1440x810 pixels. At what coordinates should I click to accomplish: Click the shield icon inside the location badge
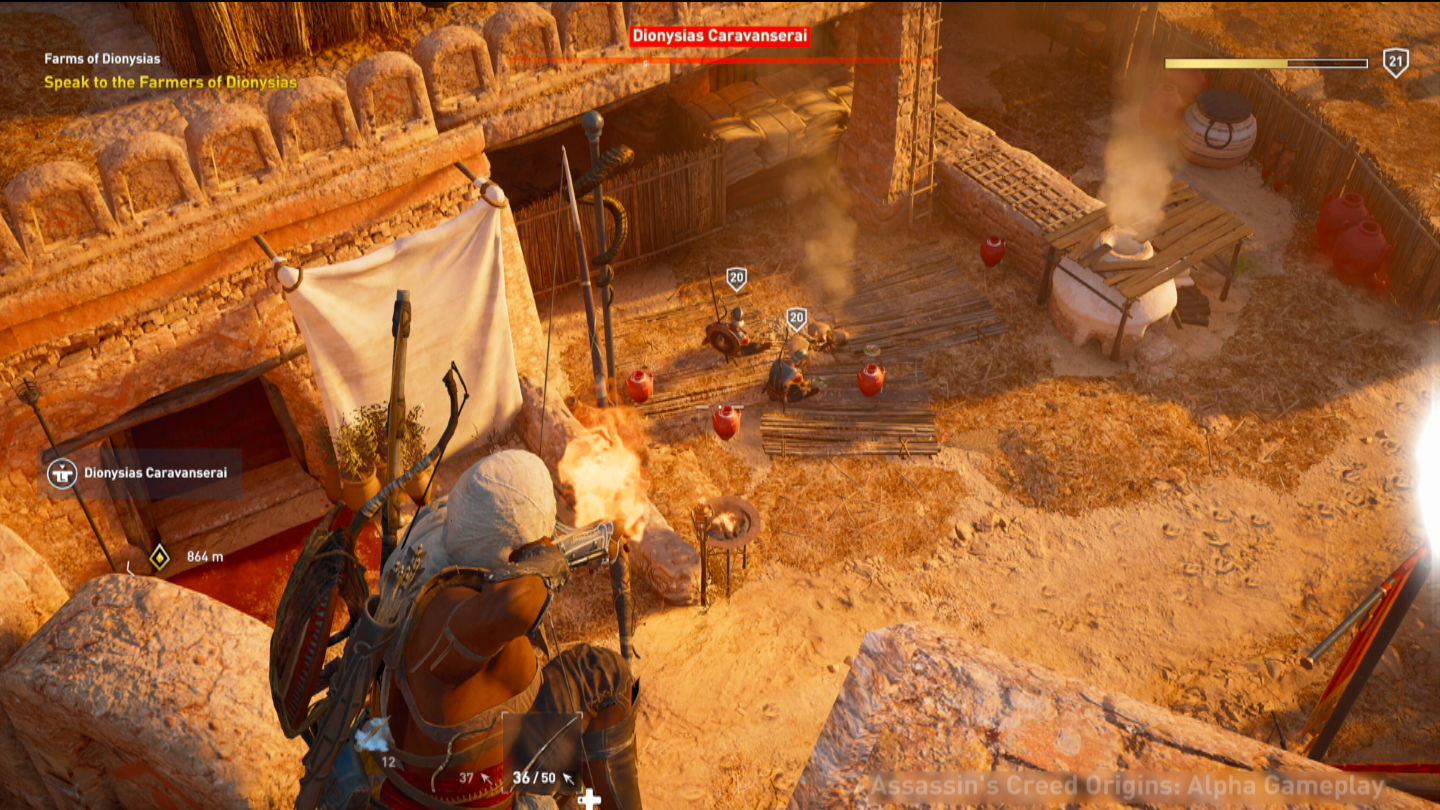tap(62, 474)
